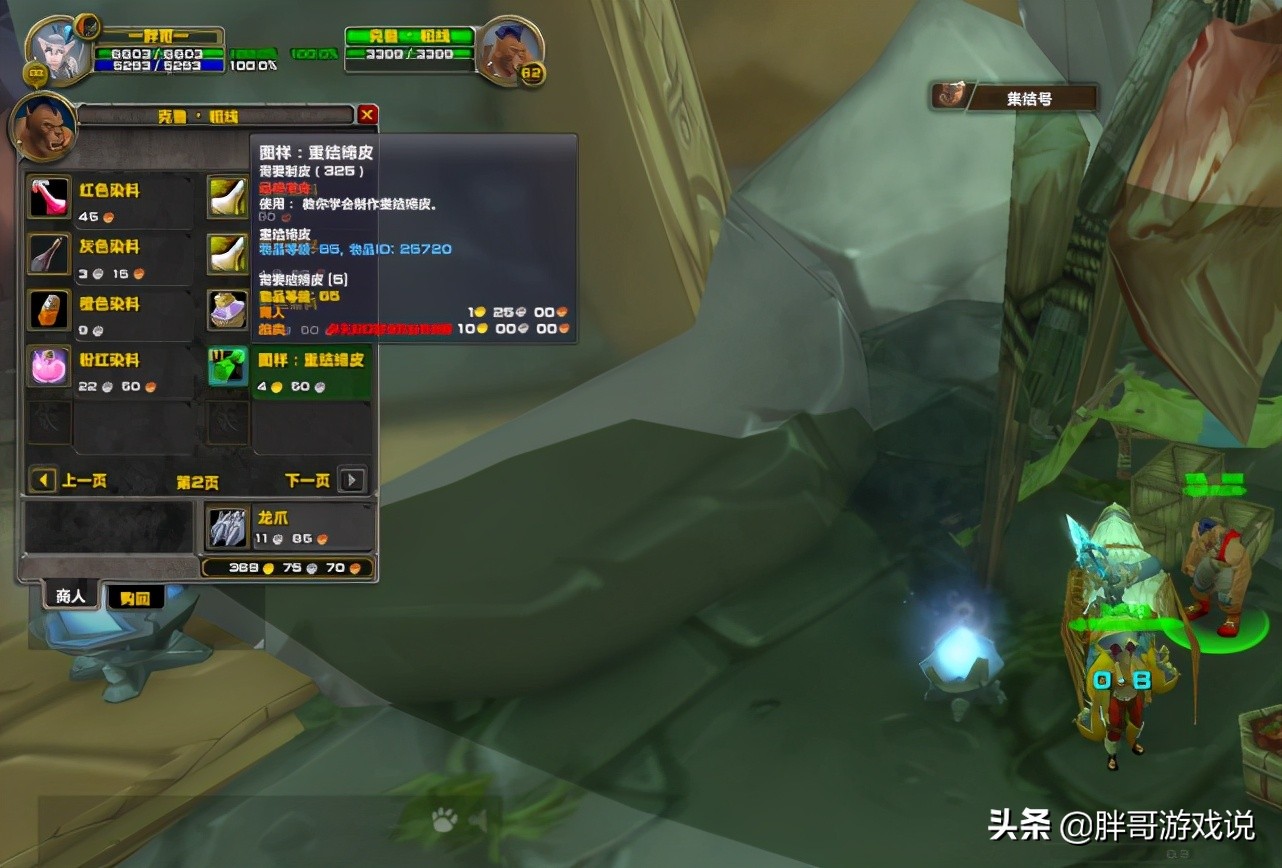1282x868 pixels.
Task: Click the green 图样：重结缔皮 pattern icon
Action: point(226,367)
